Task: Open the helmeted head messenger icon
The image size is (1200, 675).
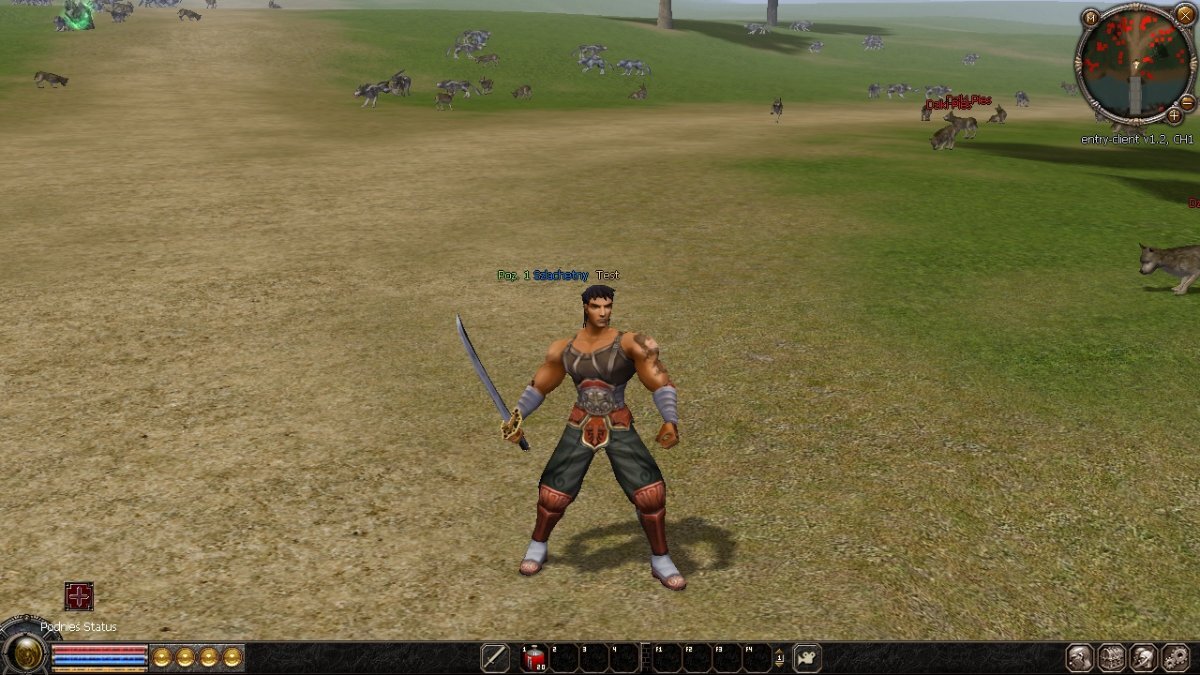Action: 1144,657
